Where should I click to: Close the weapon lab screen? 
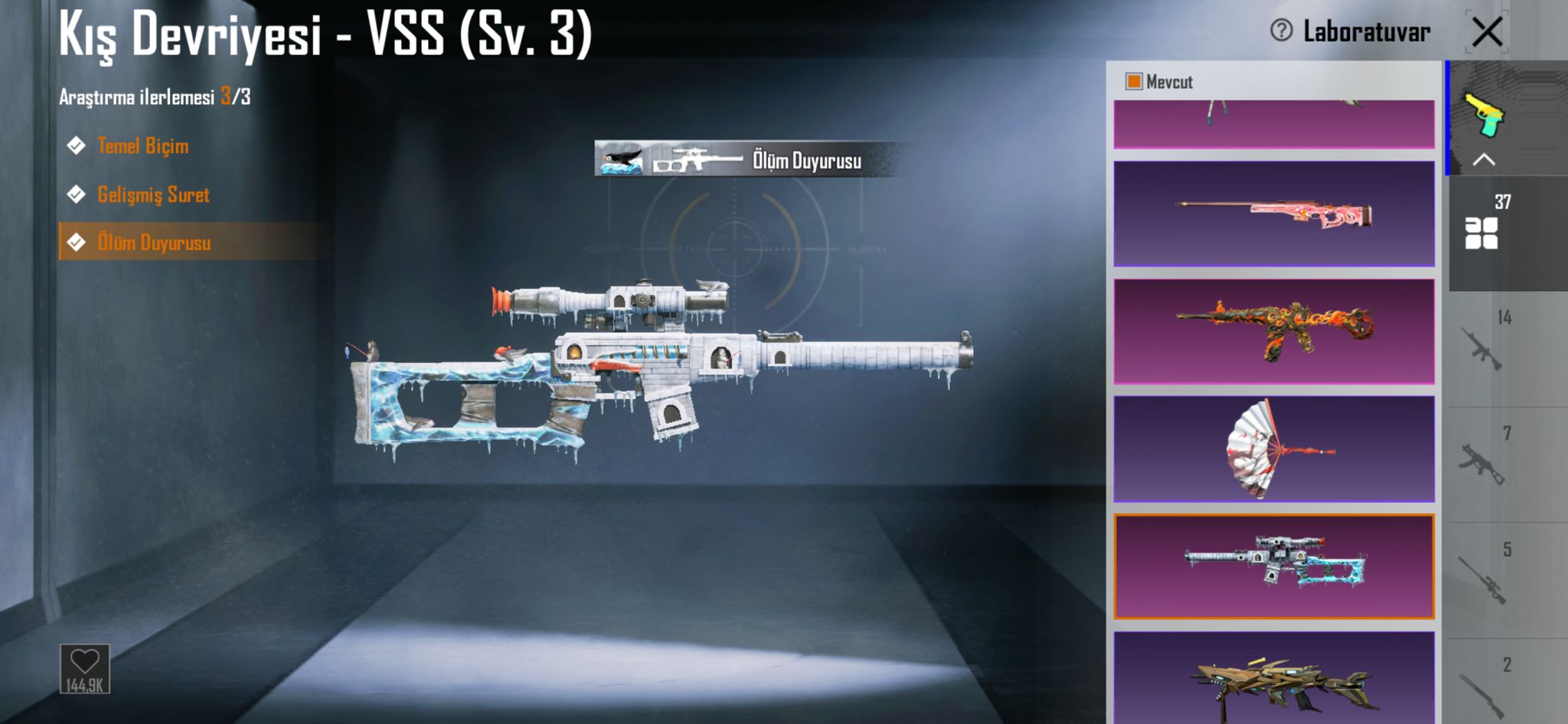(1487, 32)
